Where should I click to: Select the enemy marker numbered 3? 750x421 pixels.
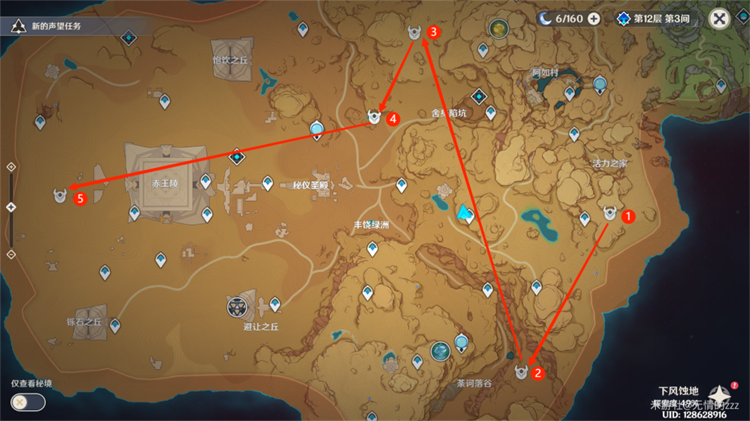tap(415, 34)
